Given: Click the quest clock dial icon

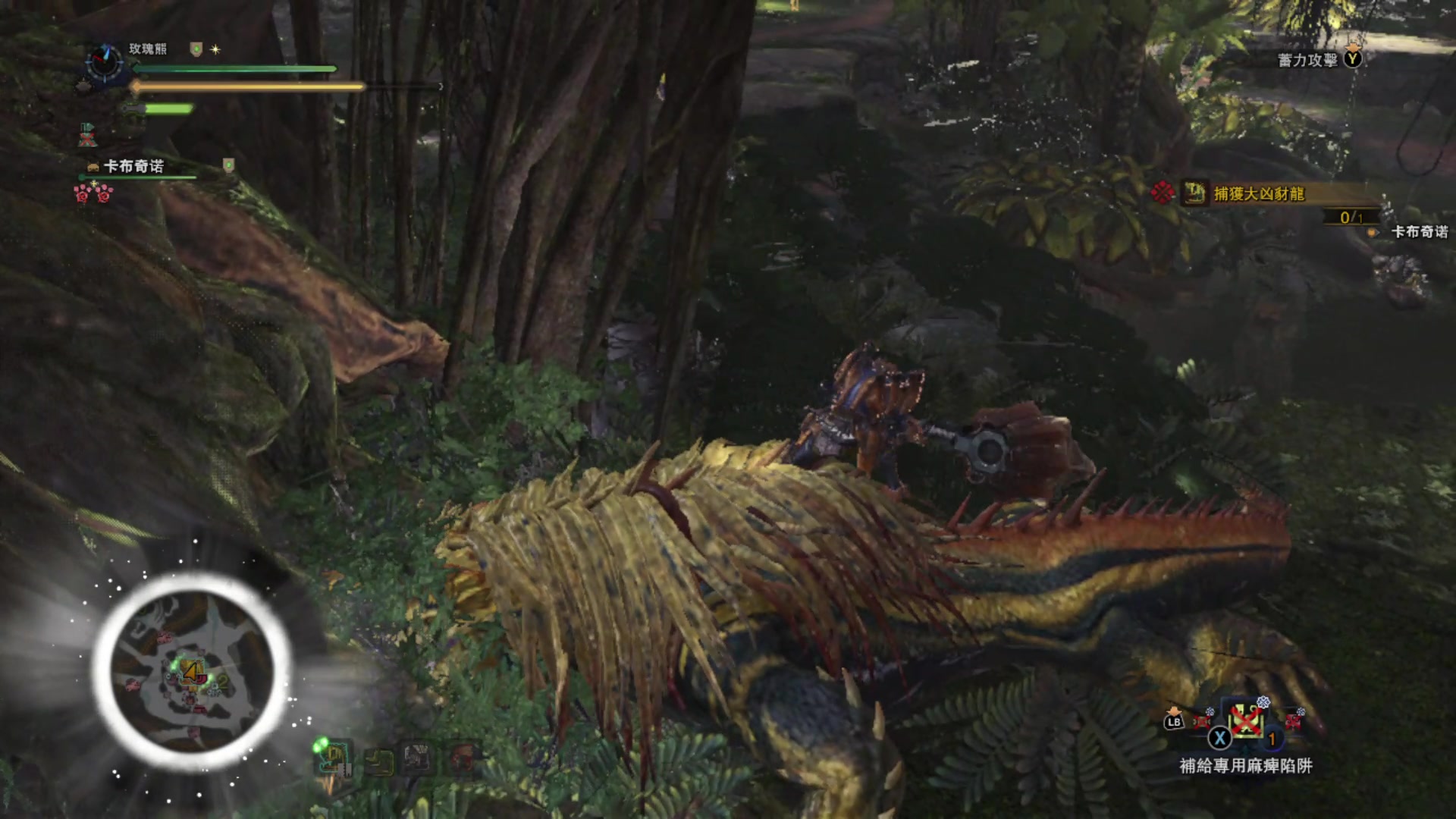Looking at the screenshot, I should pyautogui.click(x=104, y=61).
